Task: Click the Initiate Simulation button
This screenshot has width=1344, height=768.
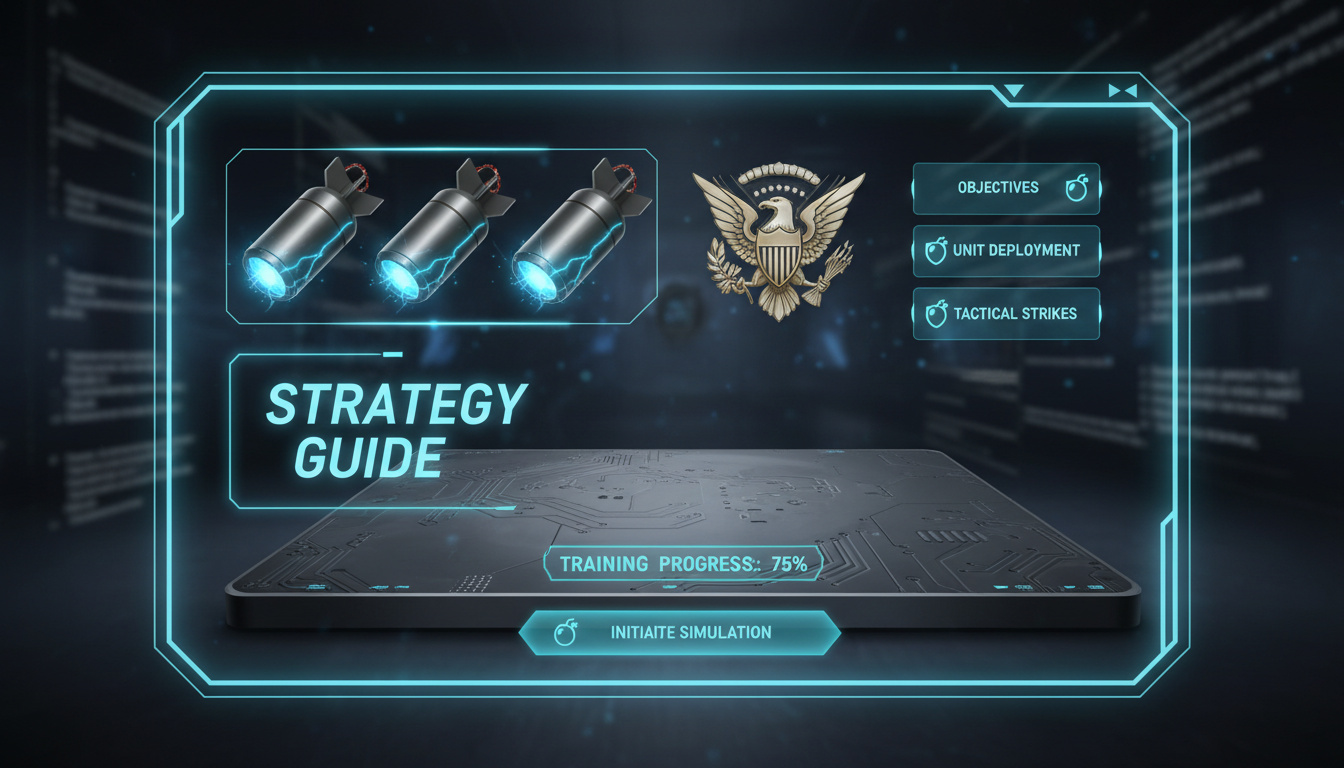Action: [x=680, y=632]
